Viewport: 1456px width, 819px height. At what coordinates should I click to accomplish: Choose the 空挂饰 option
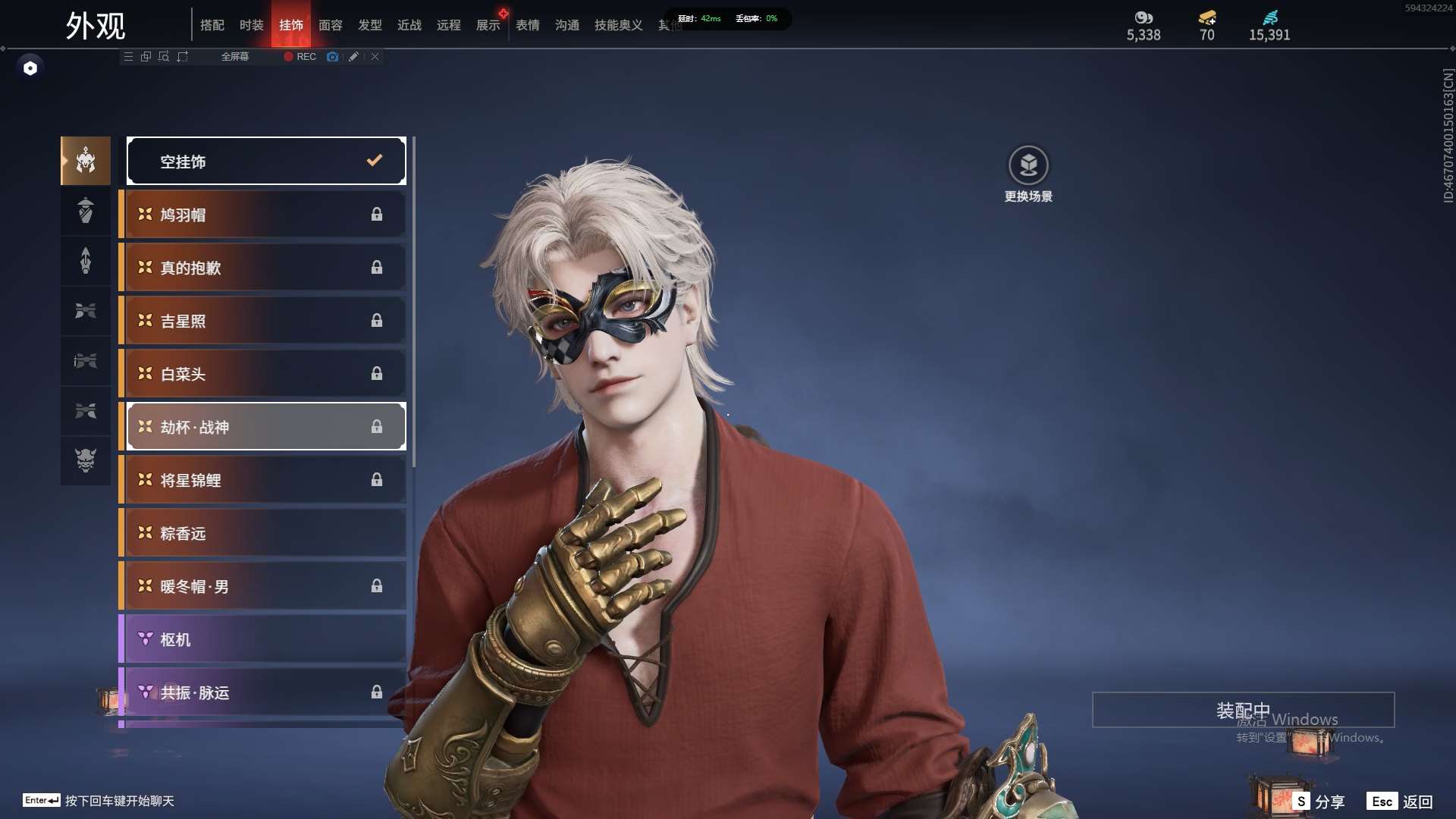pyautogui.click(x=266, y=161)
